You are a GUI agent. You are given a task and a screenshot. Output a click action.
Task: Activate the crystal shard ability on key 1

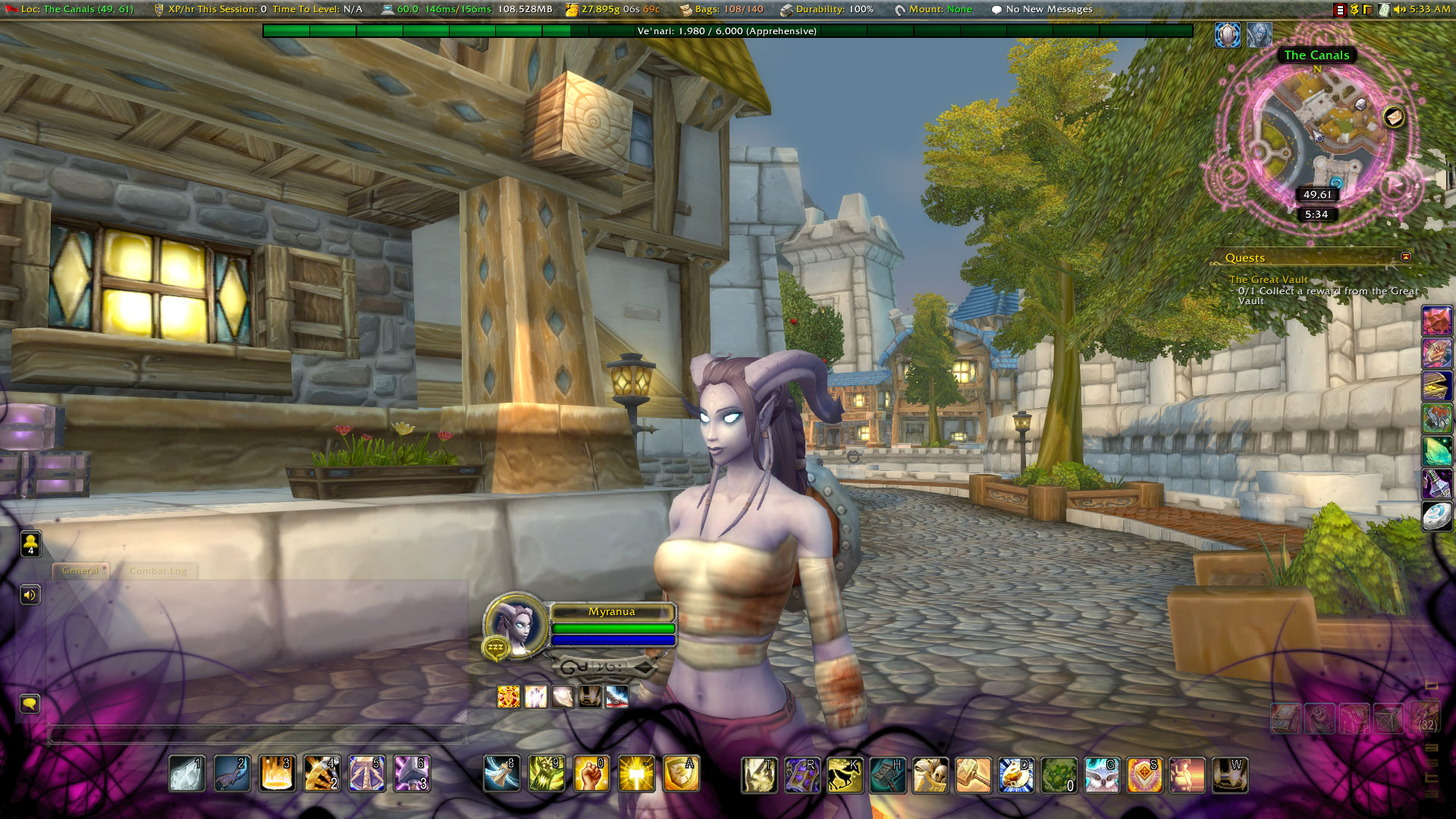click(187, 774)
